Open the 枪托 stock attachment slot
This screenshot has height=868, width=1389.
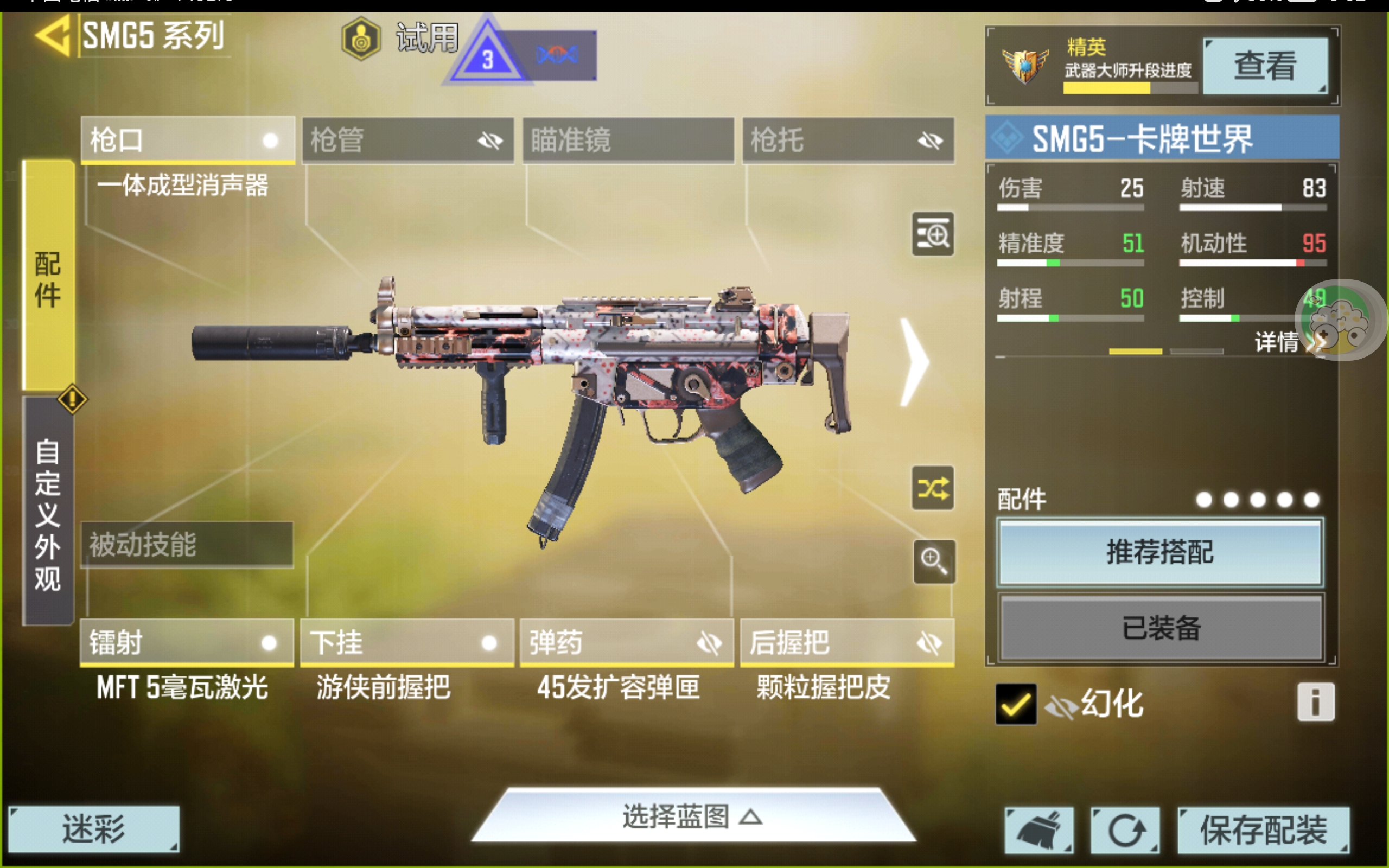848,140
